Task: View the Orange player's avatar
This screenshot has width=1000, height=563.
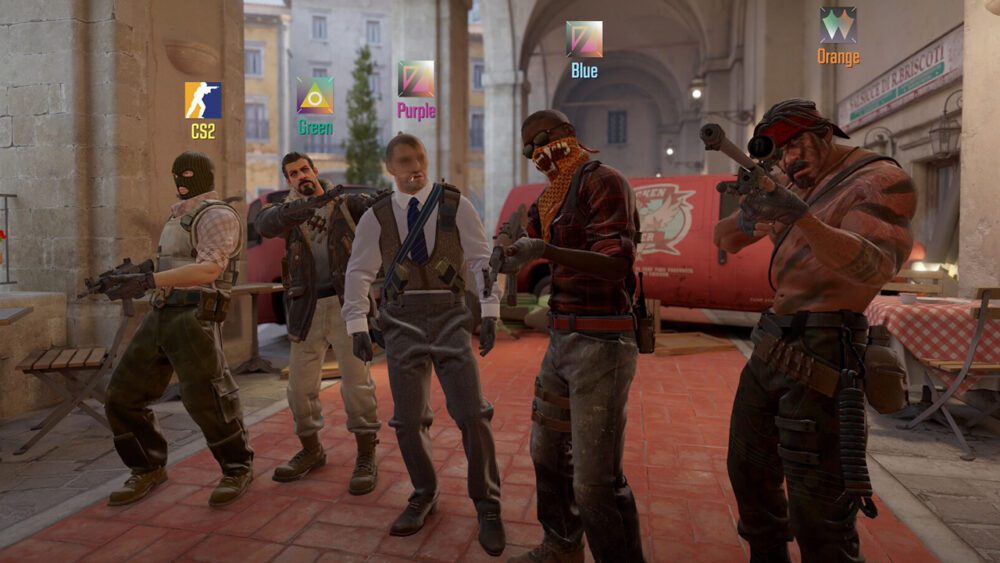Action: [838, 25]
